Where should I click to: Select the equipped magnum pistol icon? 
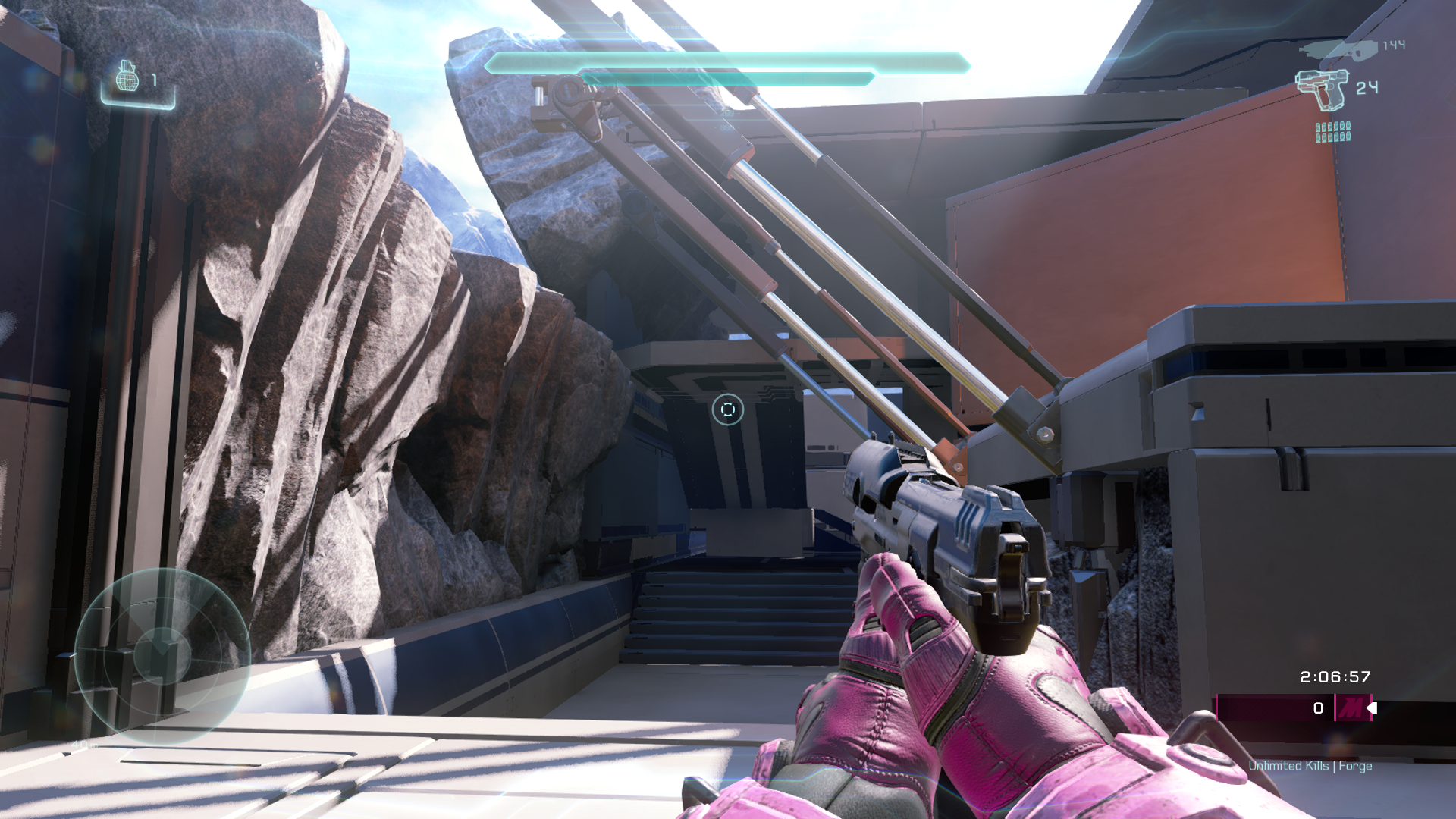(1322, 89)
